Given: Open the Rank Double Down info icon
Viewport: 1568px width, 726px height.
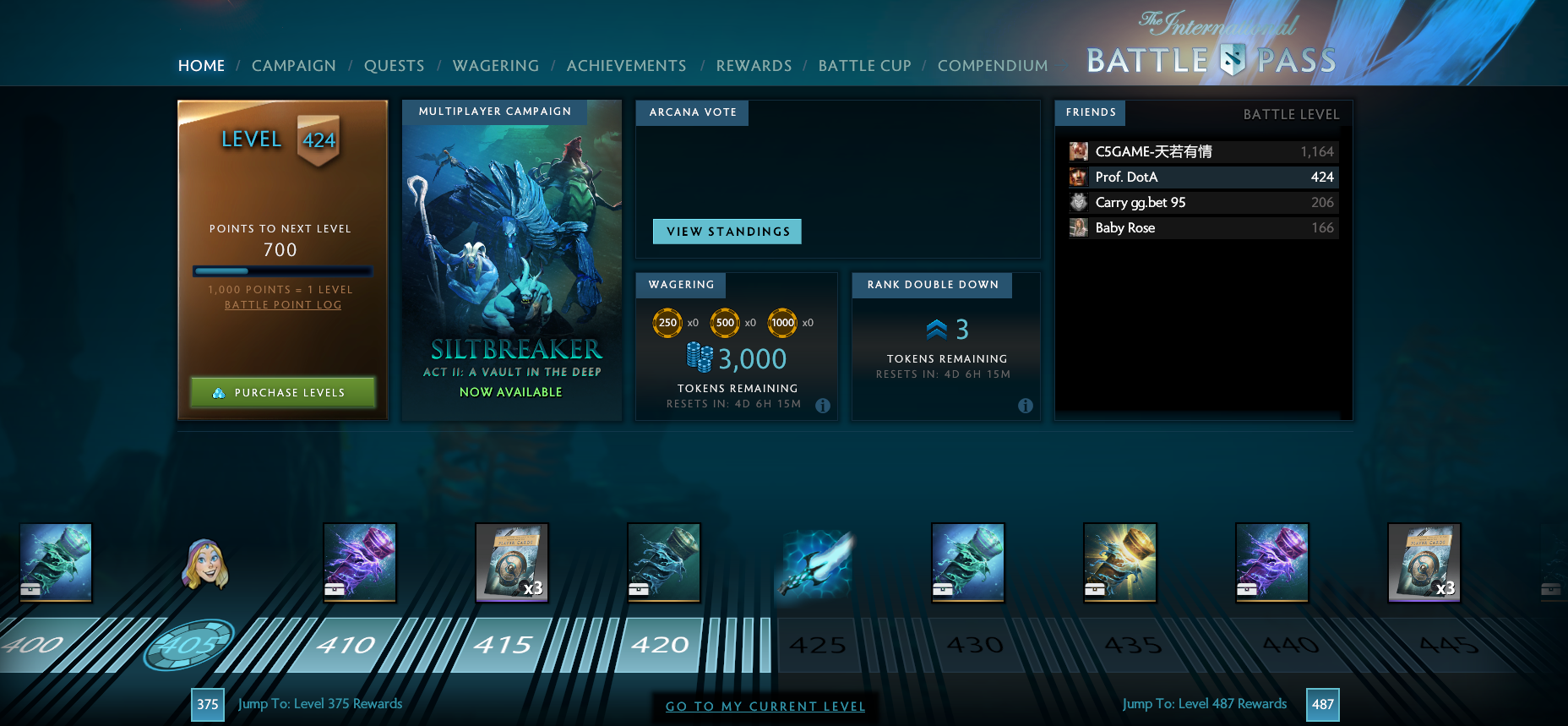Looking at the screenshot, I should [x=1026, y=406].
